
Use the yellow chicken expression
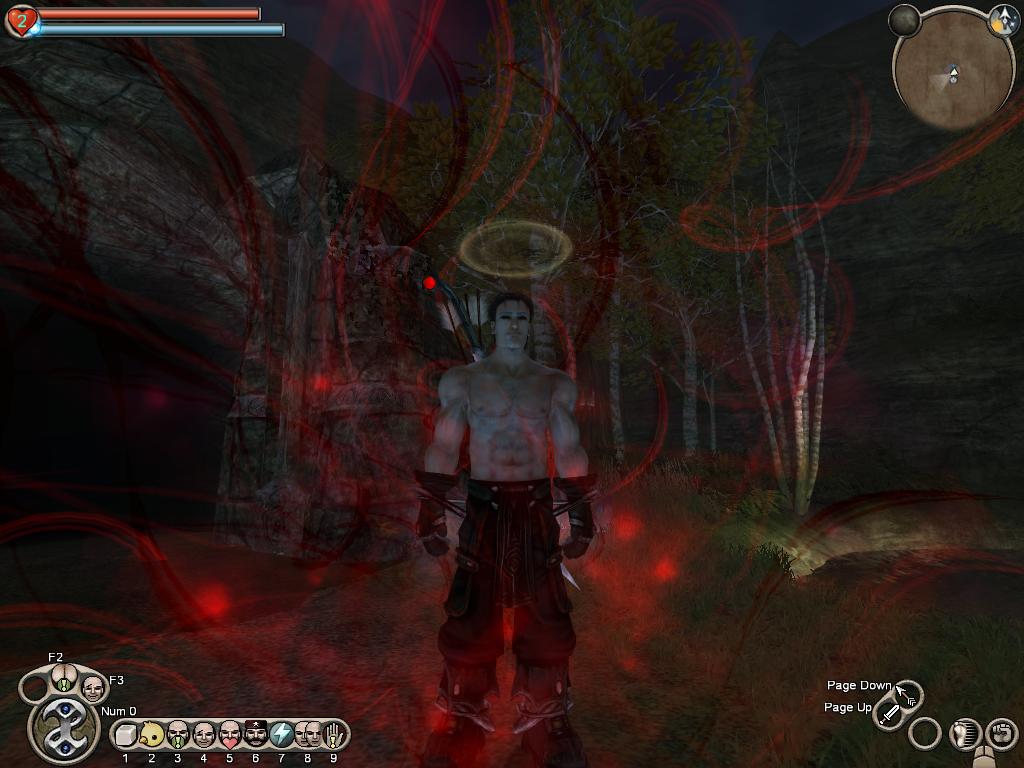151,735
